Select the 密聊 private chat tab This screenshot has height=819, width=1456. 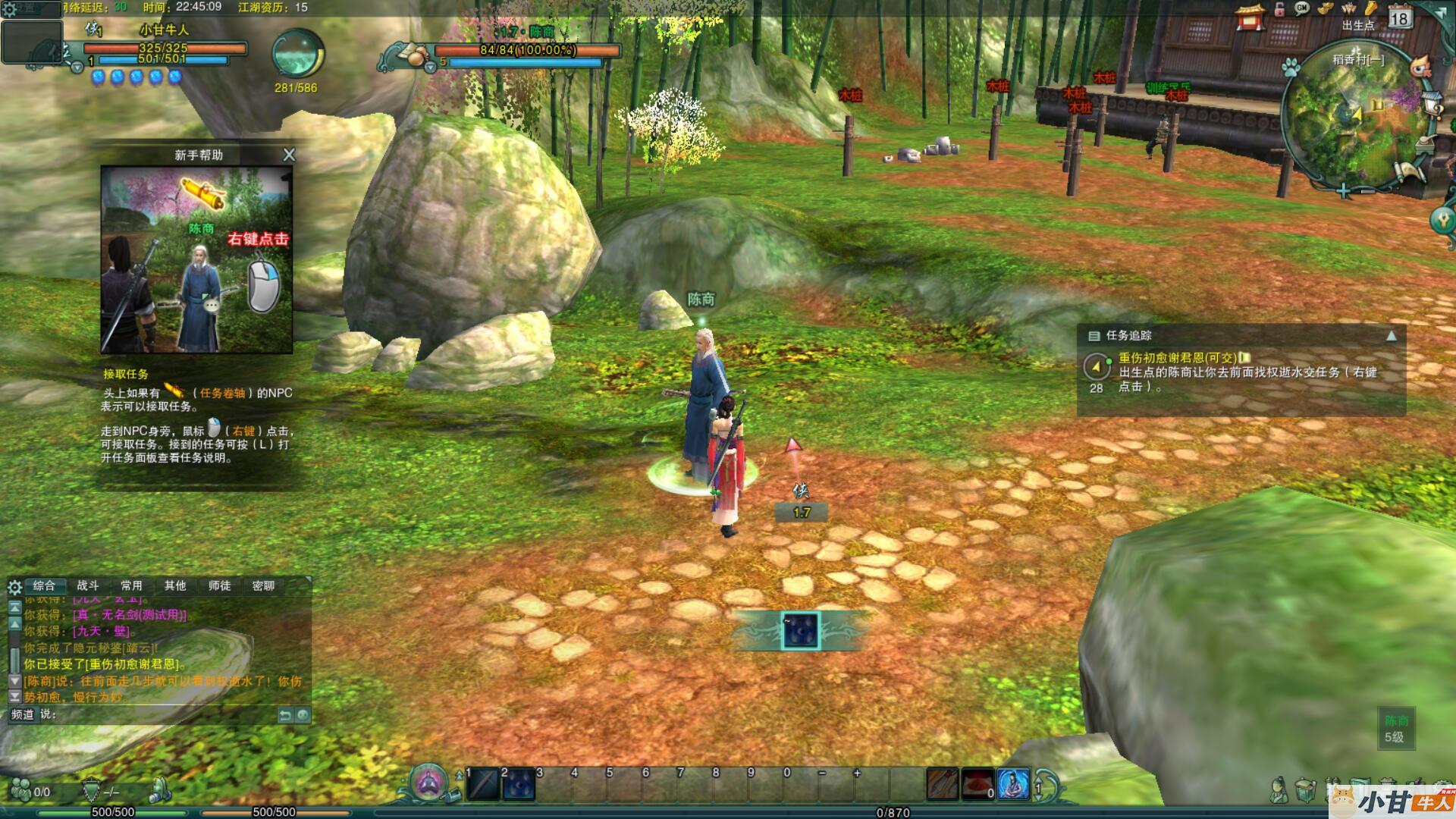263,585
